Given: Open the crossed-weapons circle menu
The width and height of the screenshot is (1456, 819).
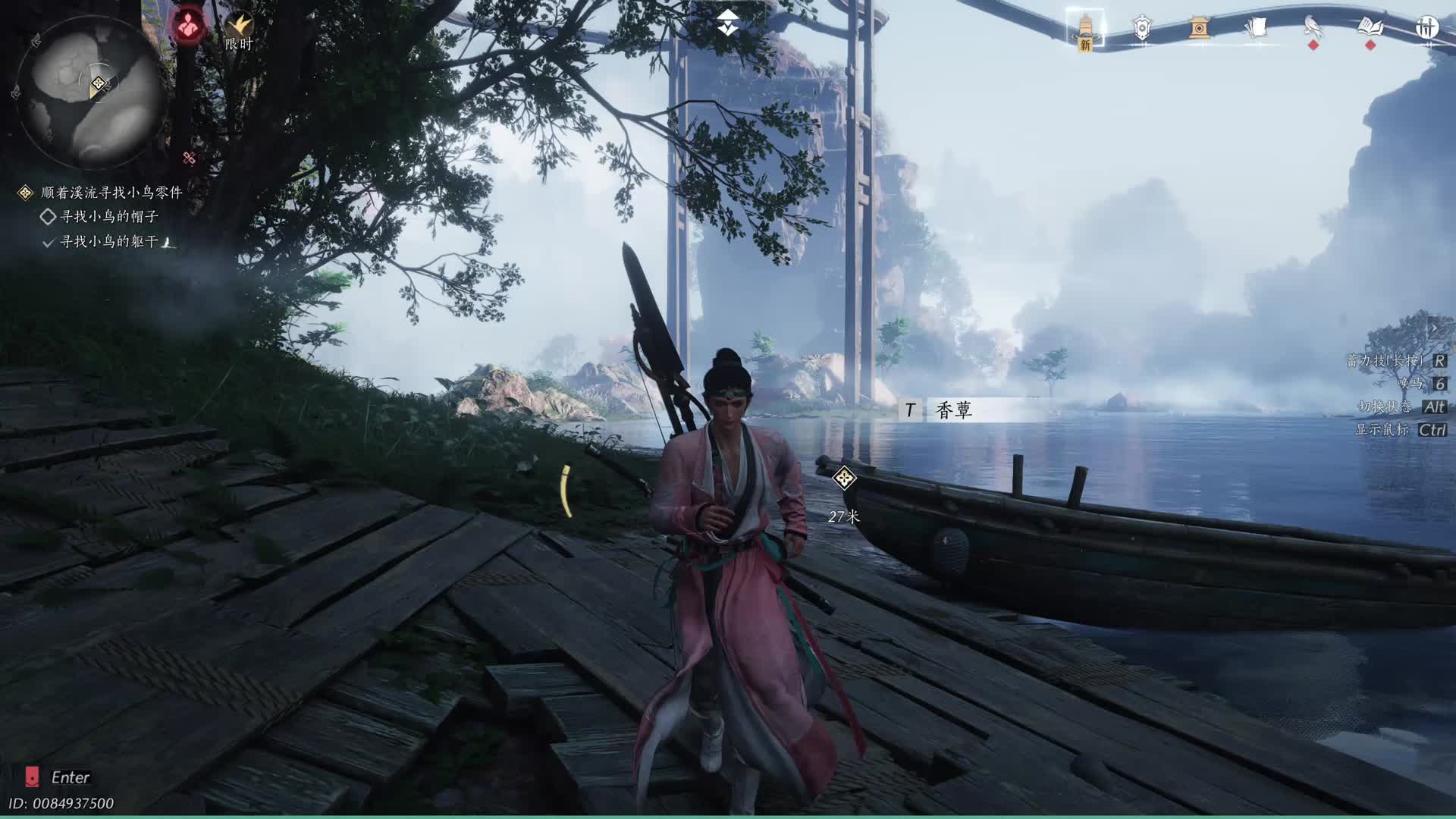Looking at the screenshot, I should coord(1427,29).
